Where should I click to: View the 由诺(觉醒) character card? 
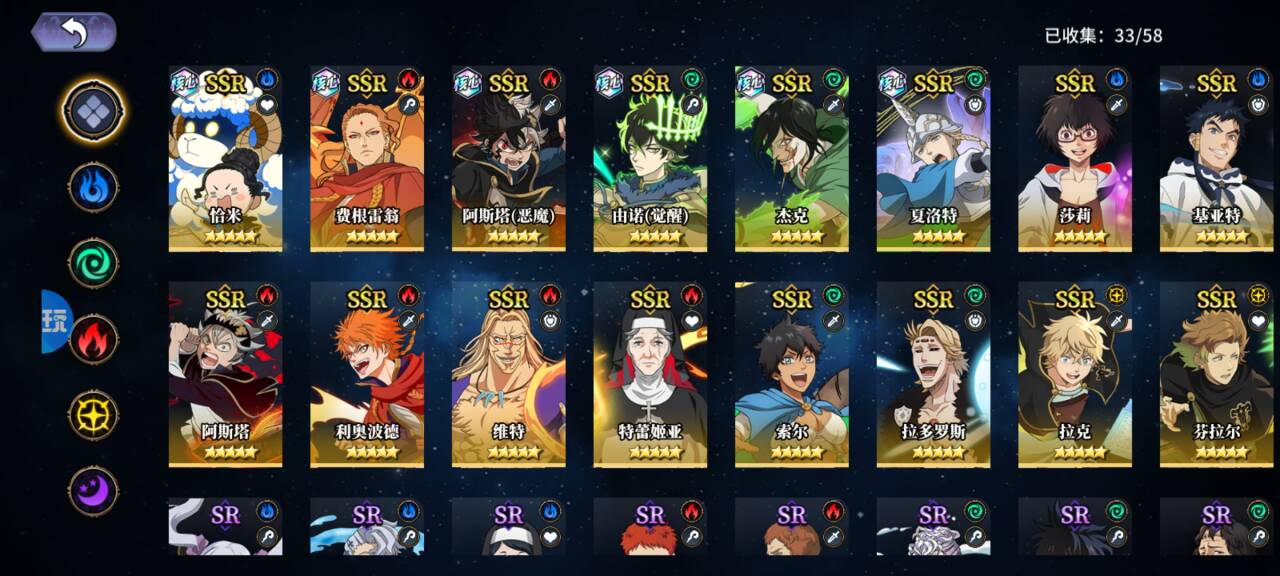[x=650, y=158]
